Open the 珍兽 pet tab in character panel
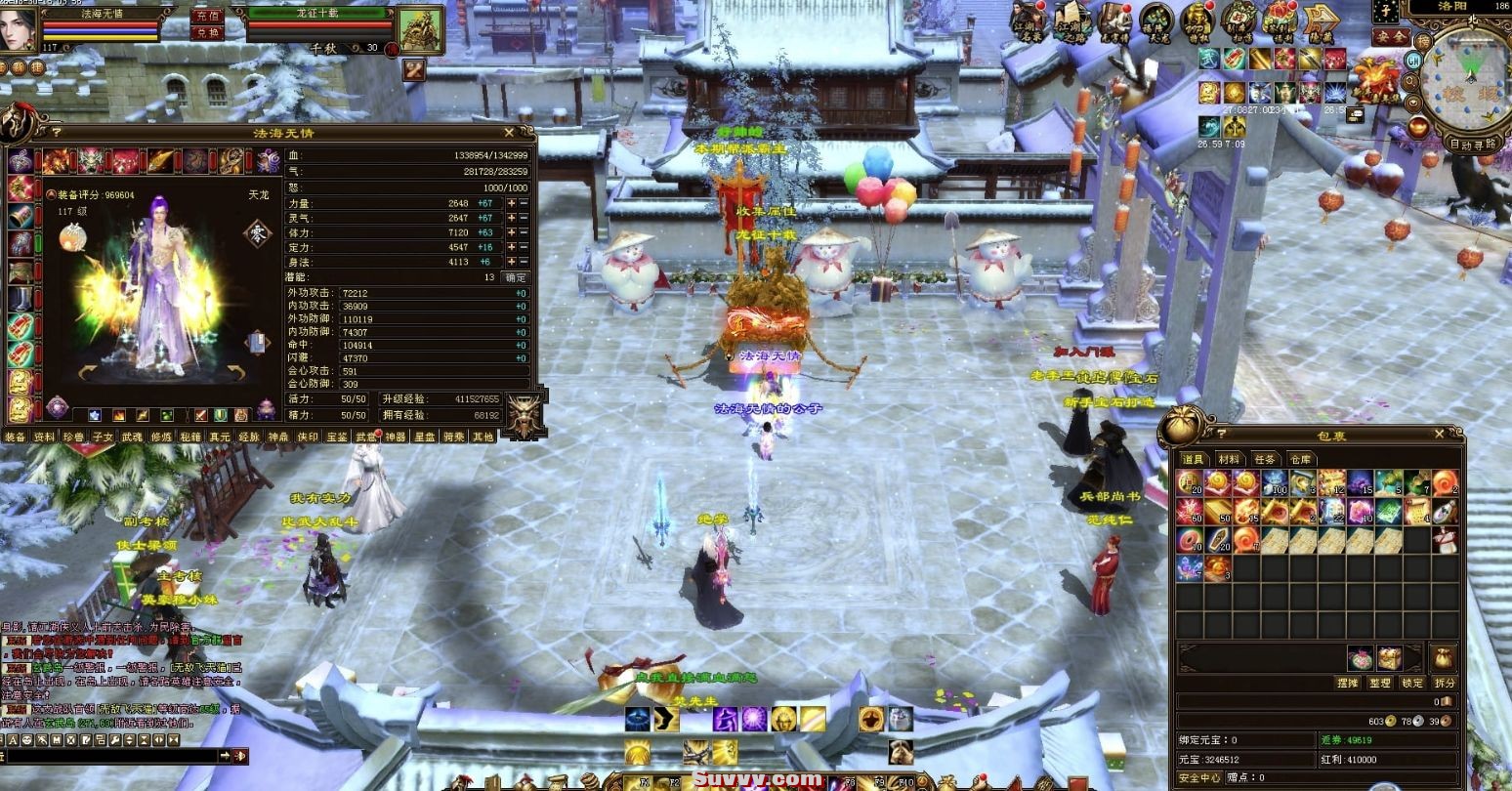This screenshot has width=1512, height=791. coord(72,437)
